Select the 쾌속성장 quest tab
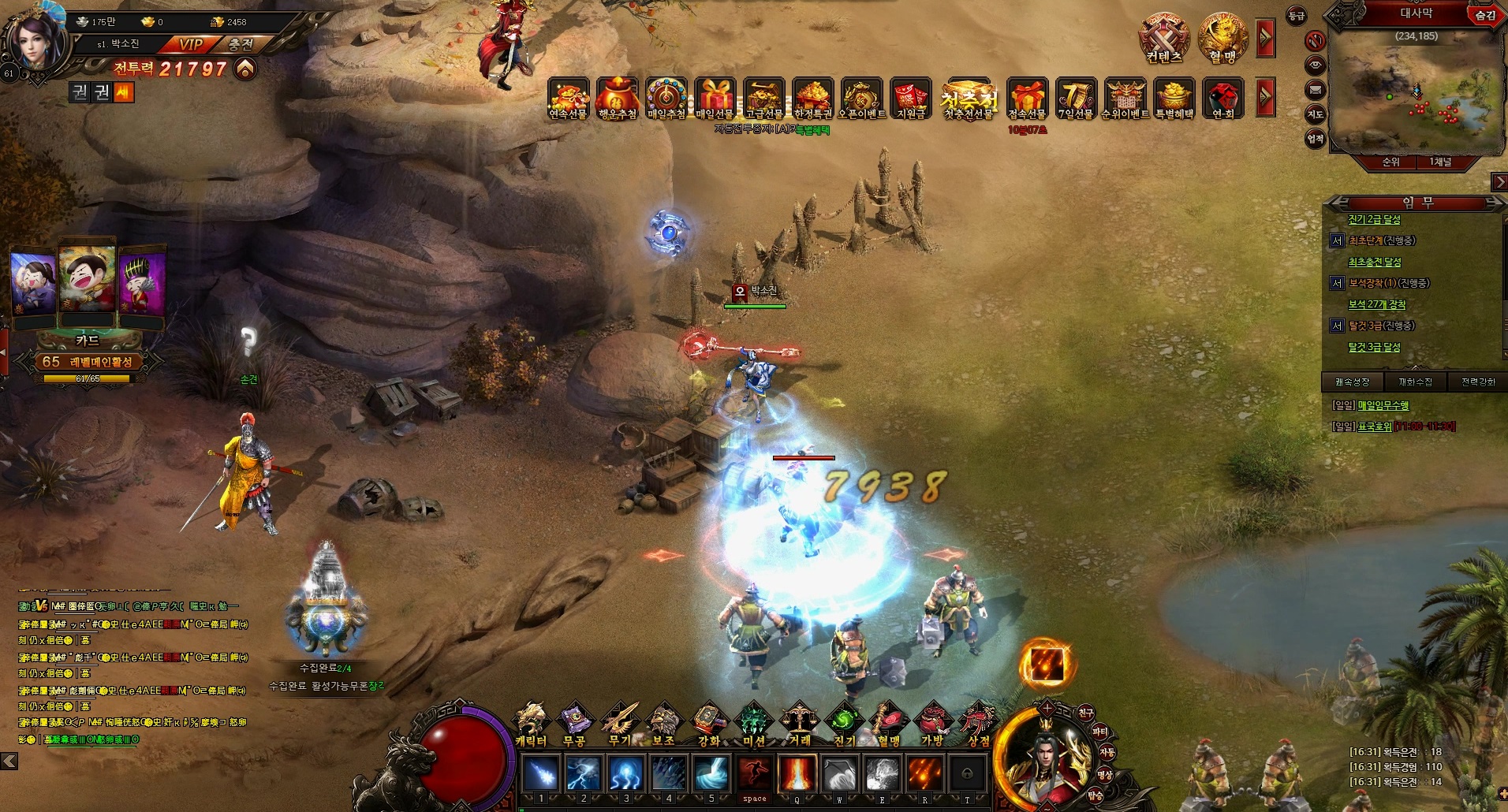This screenshot has width=1508, height=812. point(1353,382)
